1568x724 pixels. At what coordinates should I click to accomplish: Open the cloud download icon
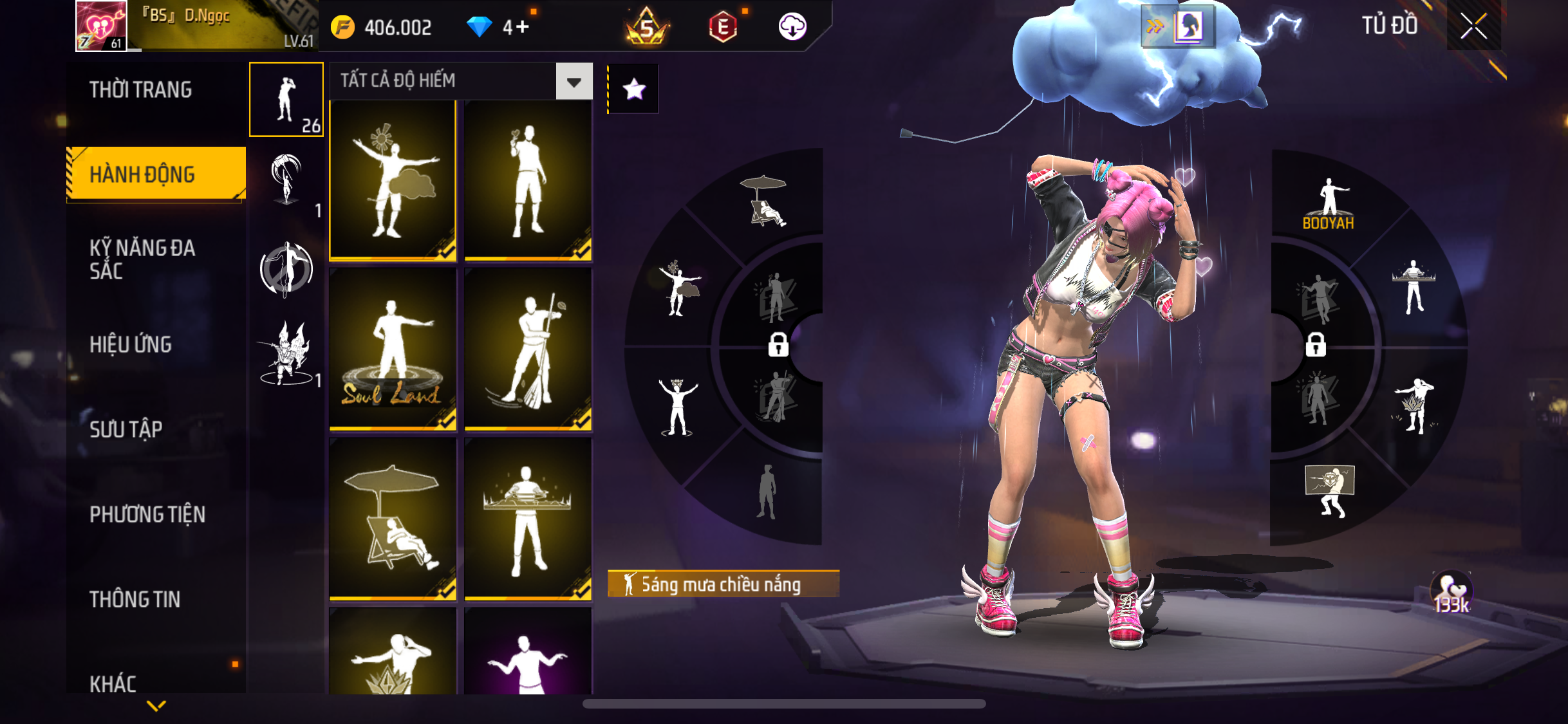coord(792,27)
